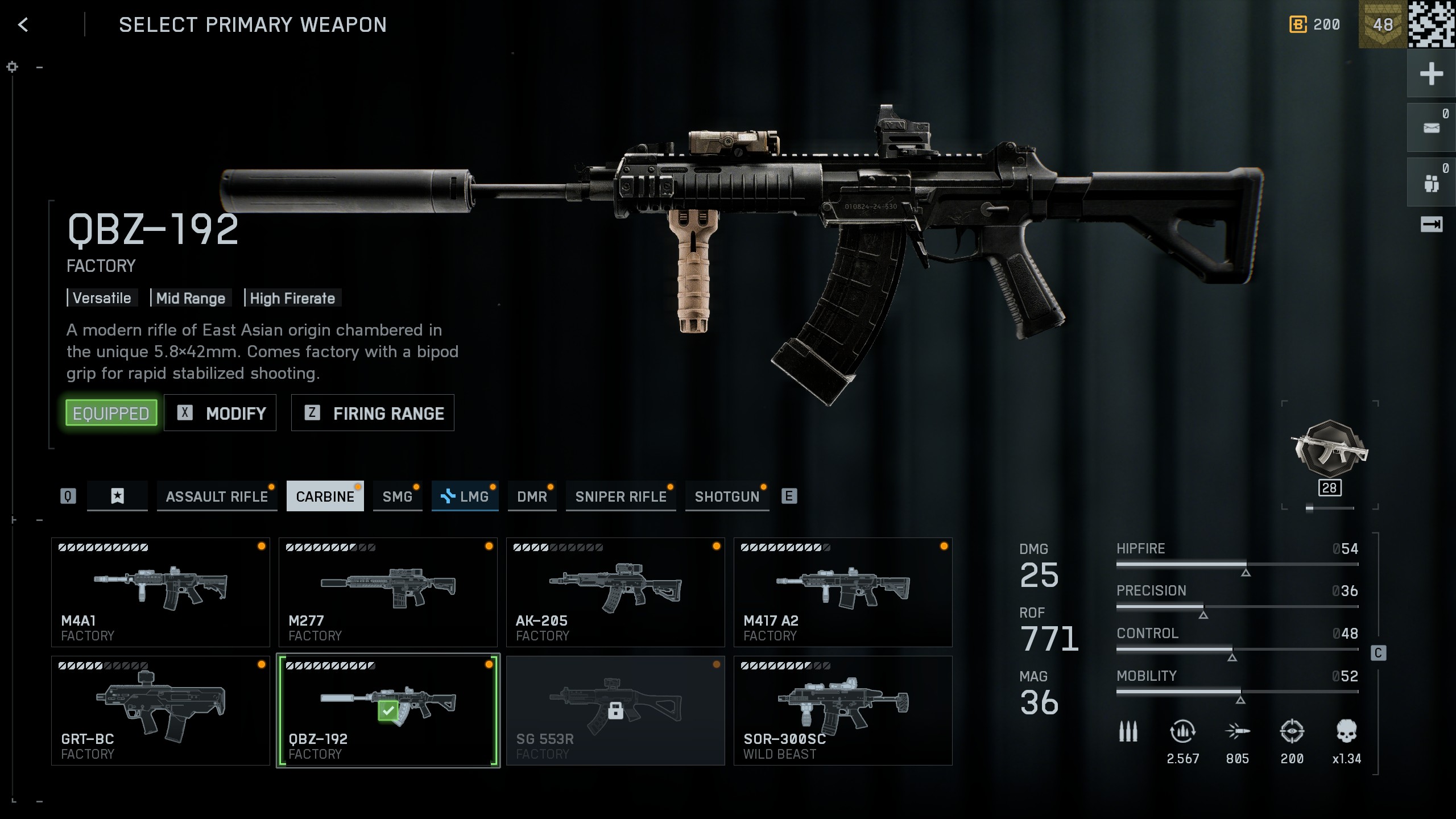Show the DMR weapon list
Viewport: 1456px width, 819px height.
(x=532, y=497)
